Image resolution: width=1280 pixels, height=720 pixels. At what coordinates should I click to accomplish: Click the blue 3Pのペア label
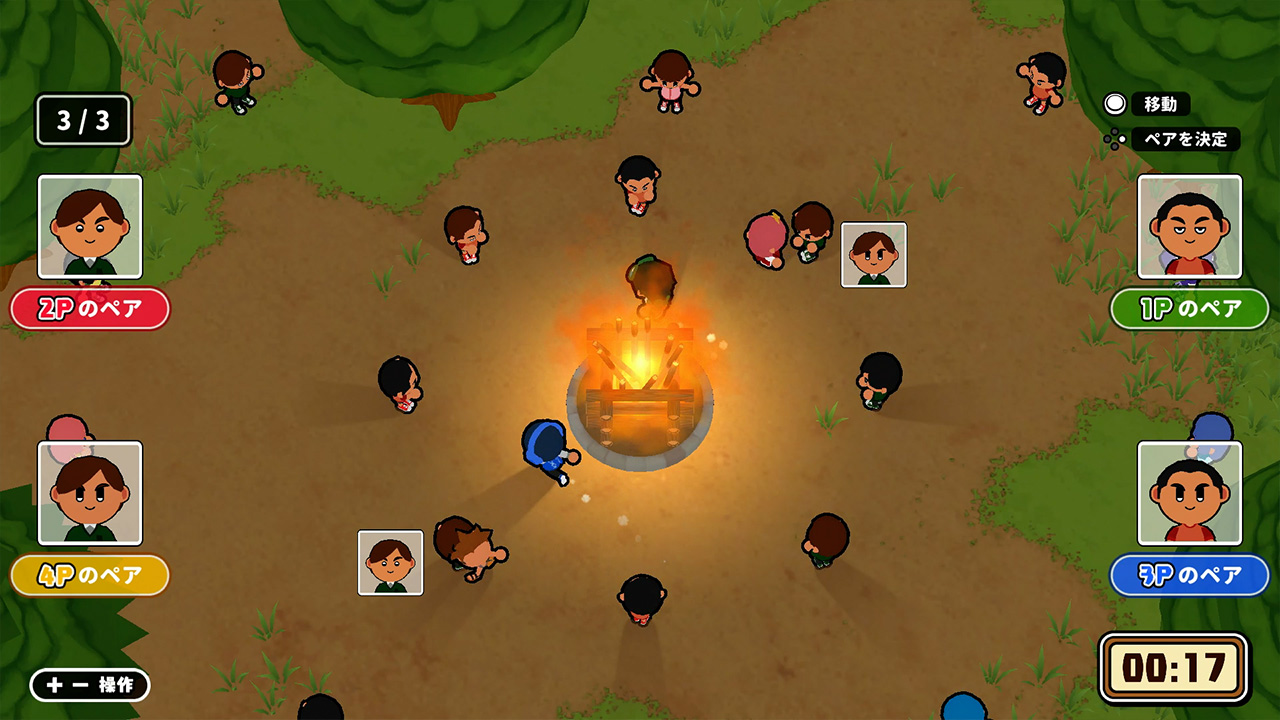[1190, 575]
